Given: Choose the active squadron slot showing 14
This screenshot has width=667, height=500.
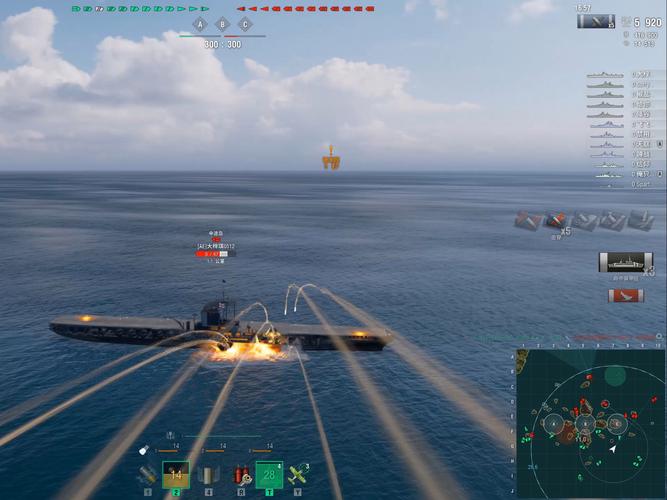Looking at the screenshot, I should point(176,474).
